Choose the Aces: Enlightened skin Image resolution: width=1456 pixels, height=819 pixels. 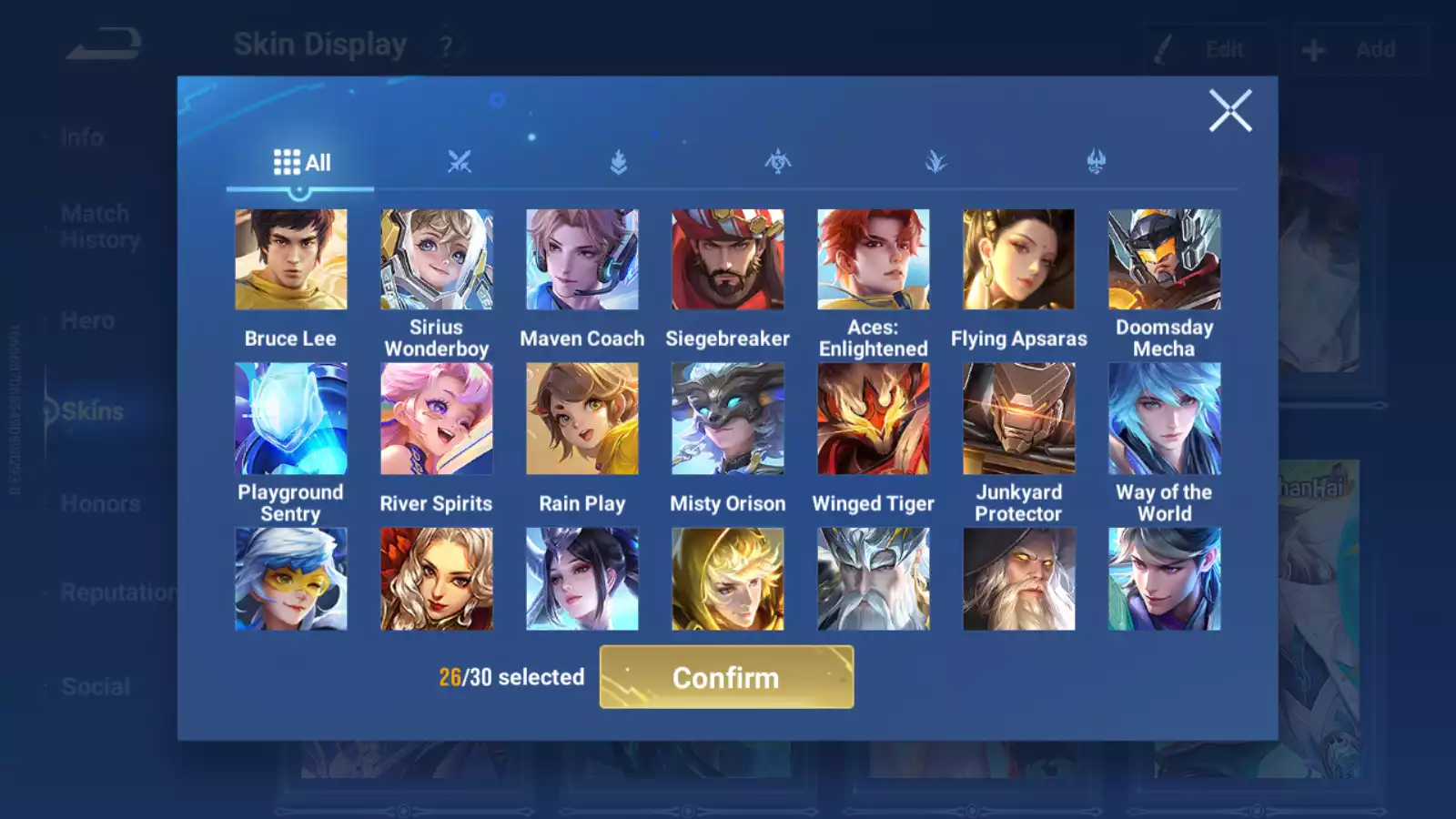(873, 259)
